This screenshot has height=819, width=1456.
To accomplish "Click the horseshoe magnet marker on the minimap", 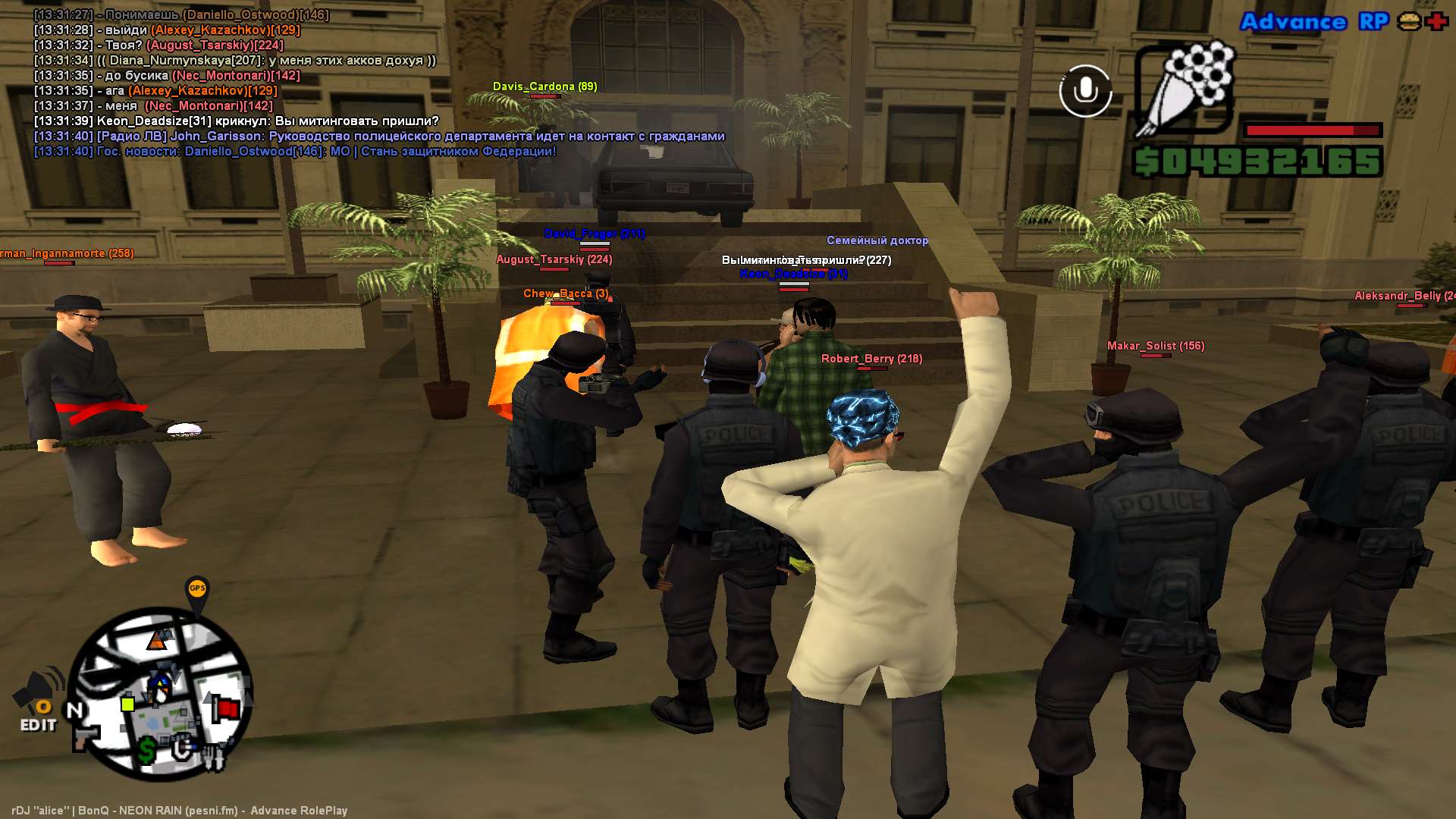I will pyautogui.click(x=181, y=749).
